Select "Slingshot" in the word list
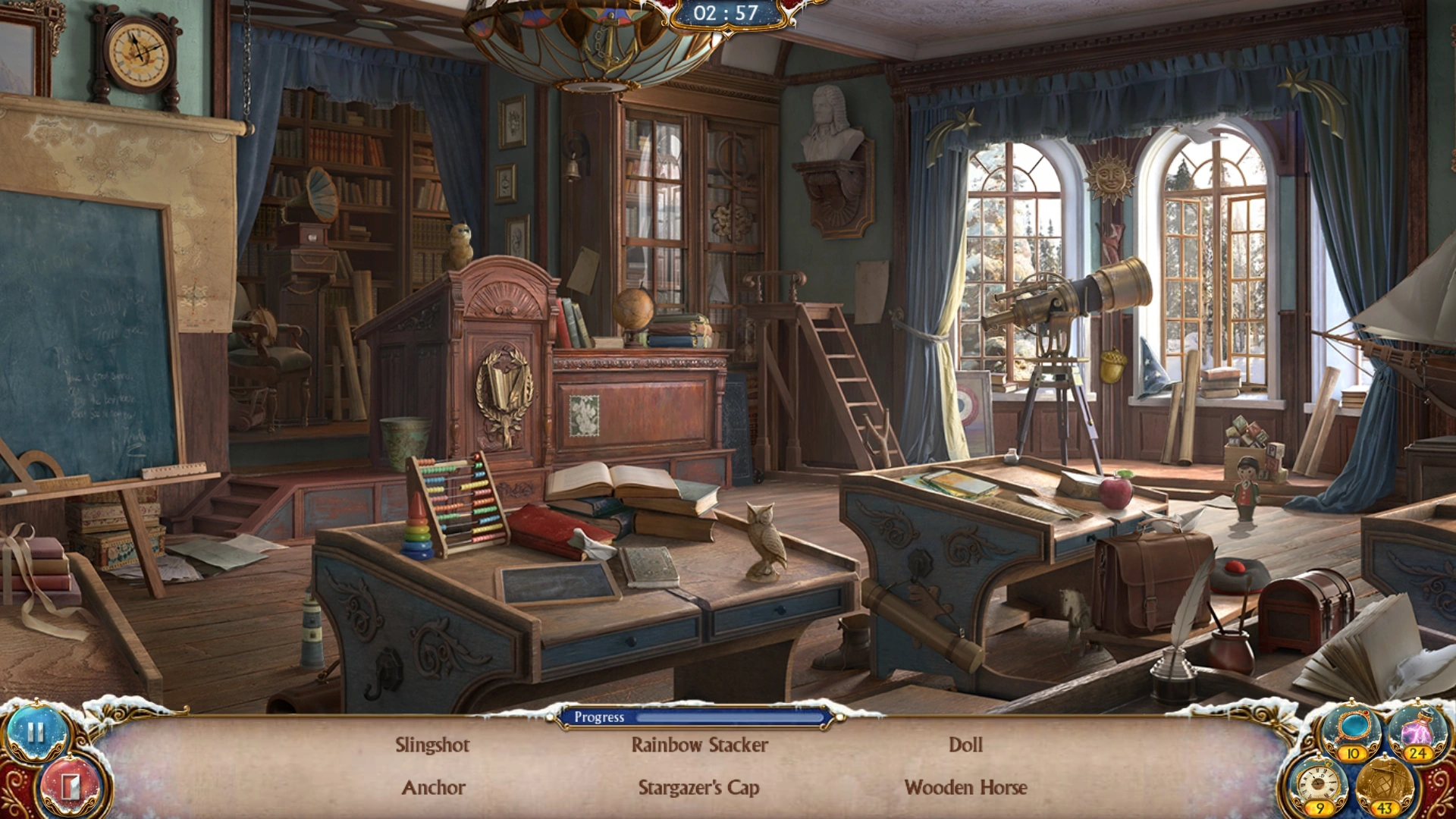 coord(433,745)
